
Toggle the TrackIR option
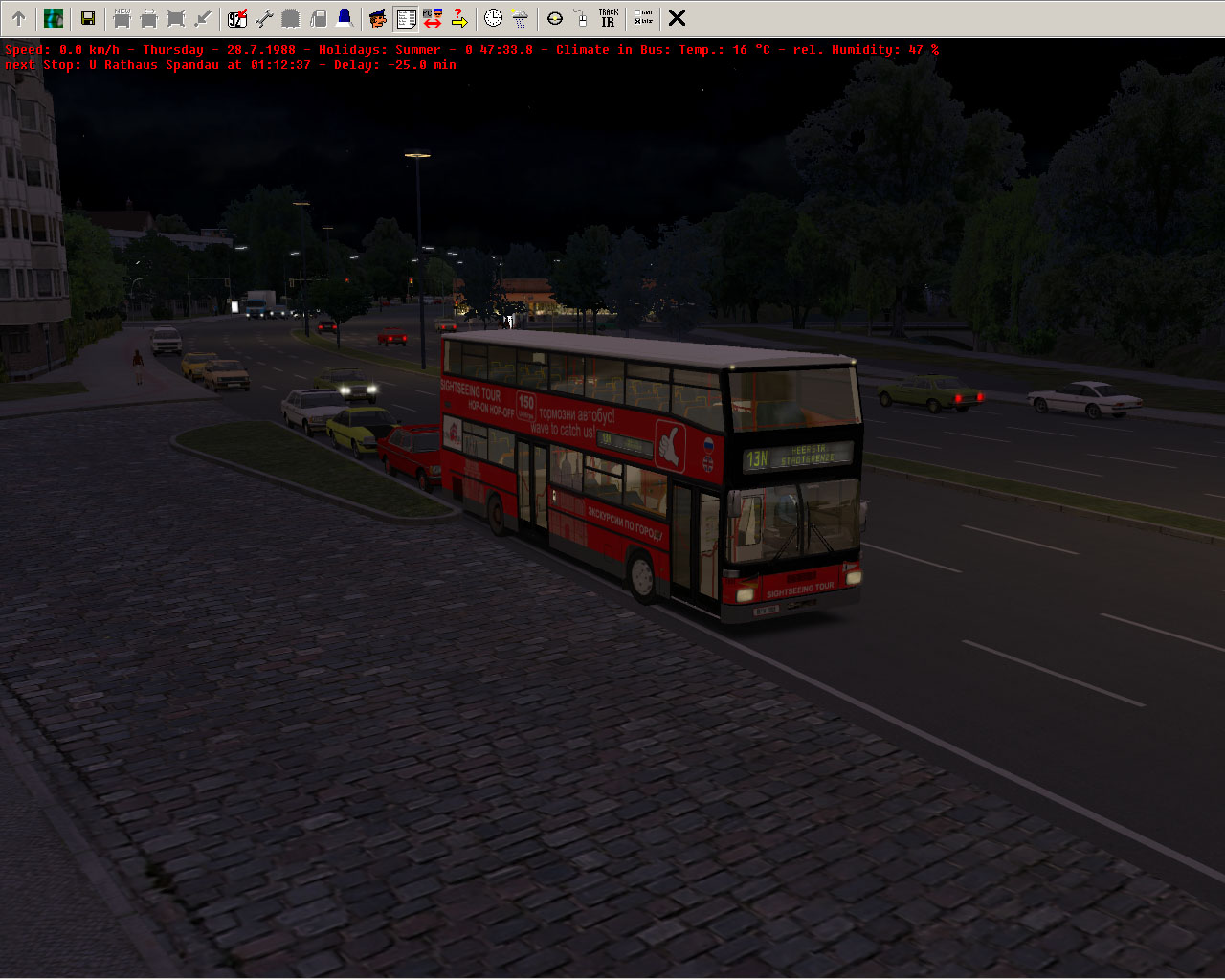608,18
